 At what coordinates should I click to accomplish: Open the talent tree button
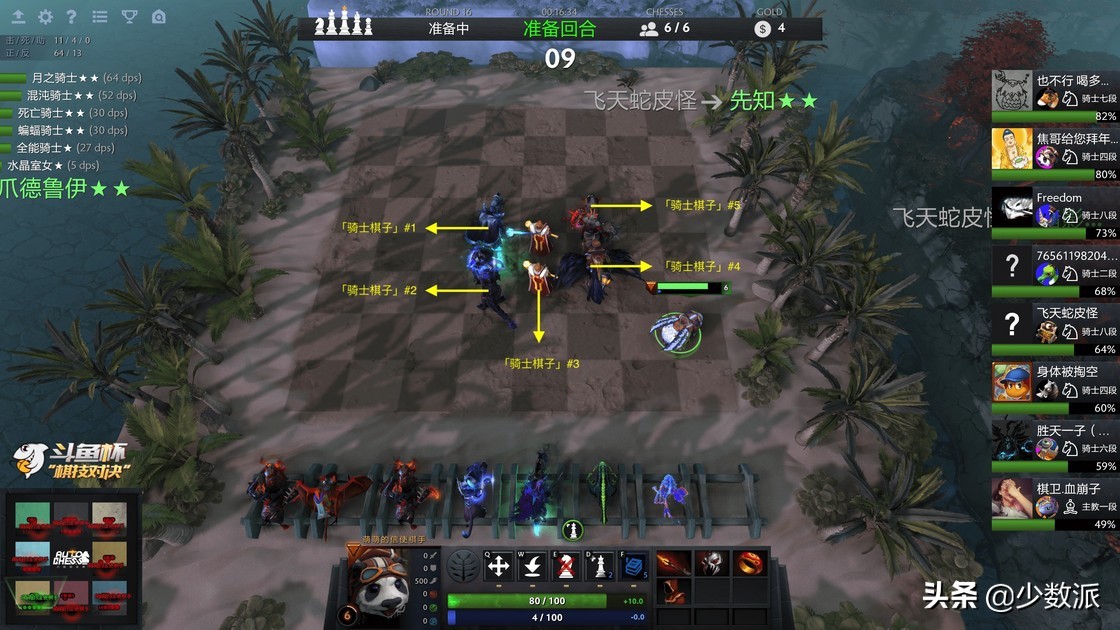point(462,566)
